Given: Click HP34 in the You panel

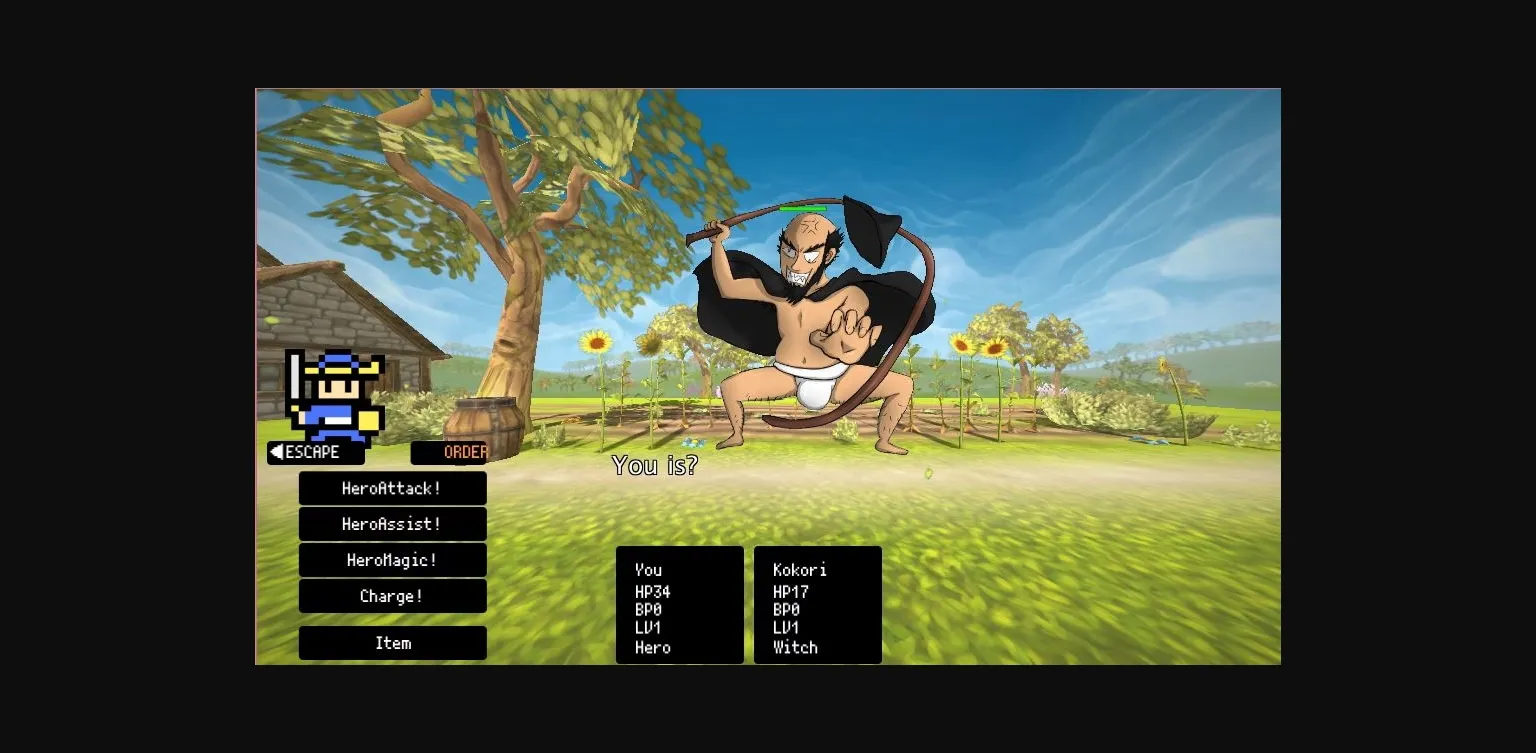Looking at the screenshot, I should [x=651, y=589].
